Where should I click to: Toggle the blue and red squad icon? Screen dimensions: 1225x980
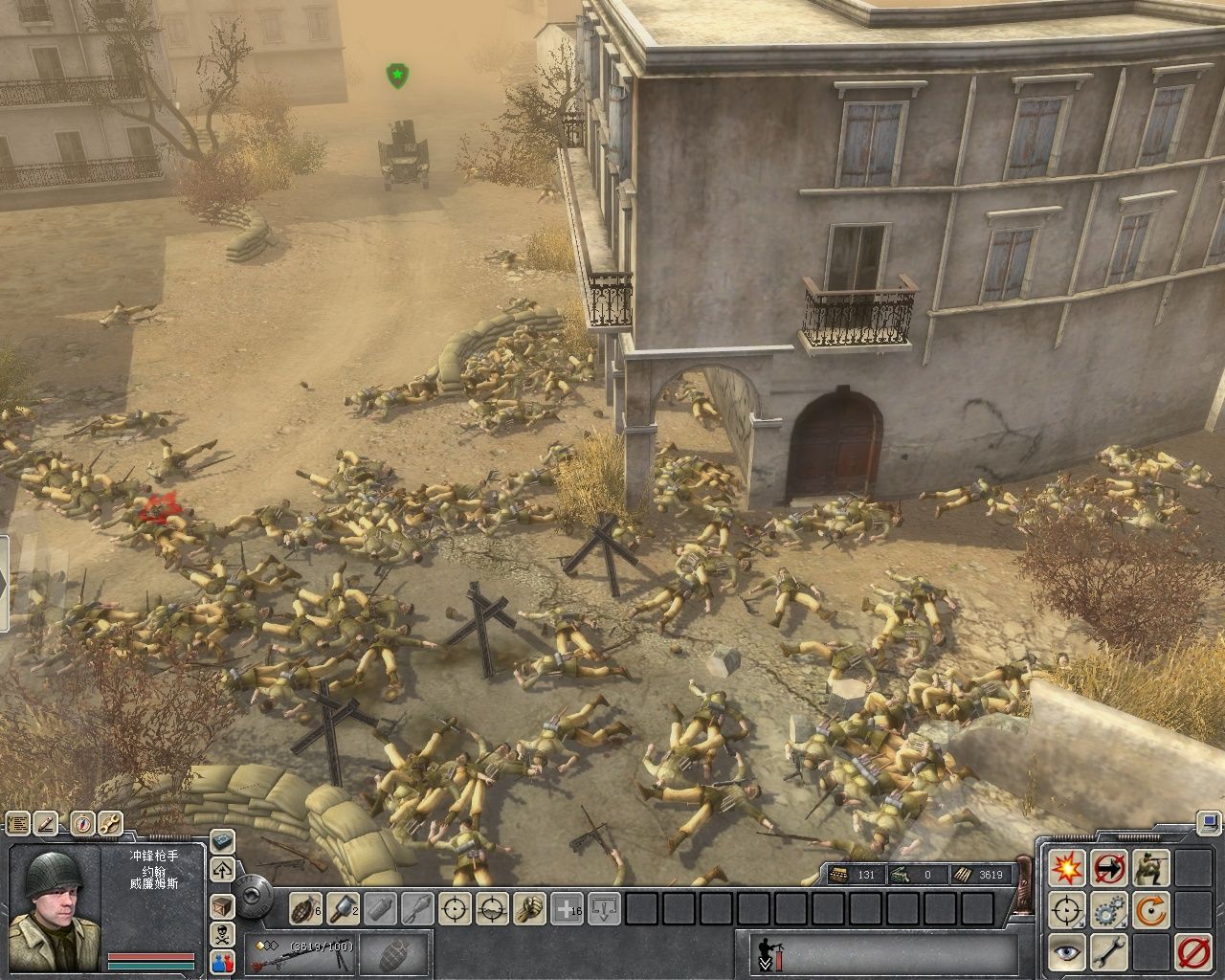[222, 962]
